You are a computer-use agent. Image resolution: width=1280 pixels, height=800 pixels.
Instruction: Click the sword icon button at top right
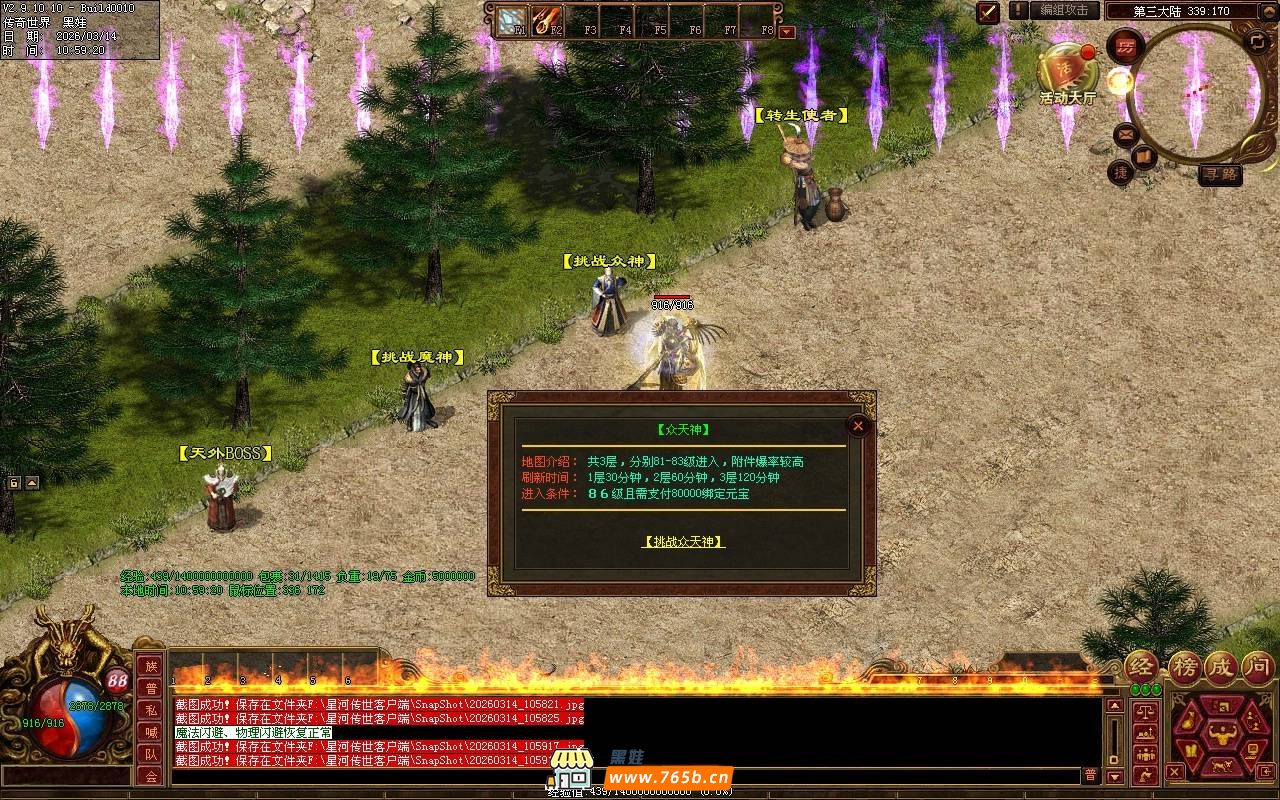tap(988, 11)
